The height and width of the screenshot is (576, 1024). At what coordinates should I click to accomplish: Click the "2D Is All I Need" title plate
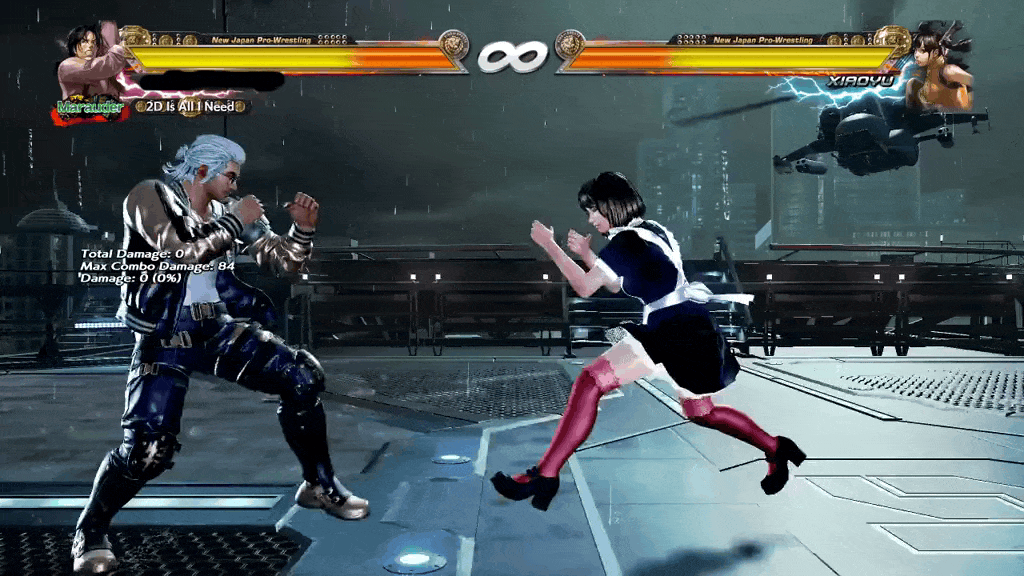coord(190,106)
